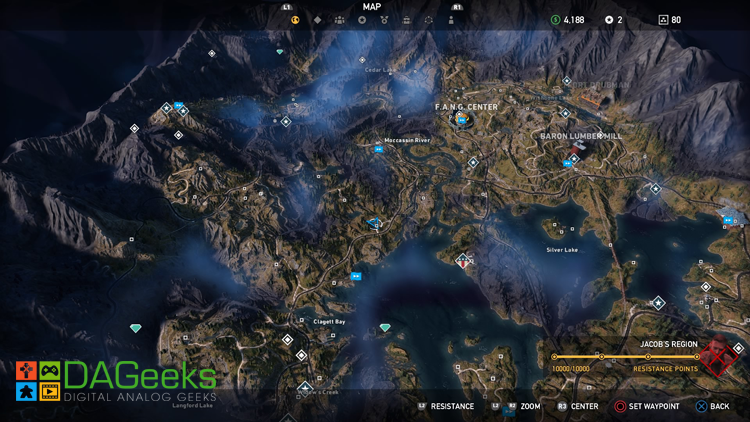Switch to the diamond-shaped tab

[318, 20]
